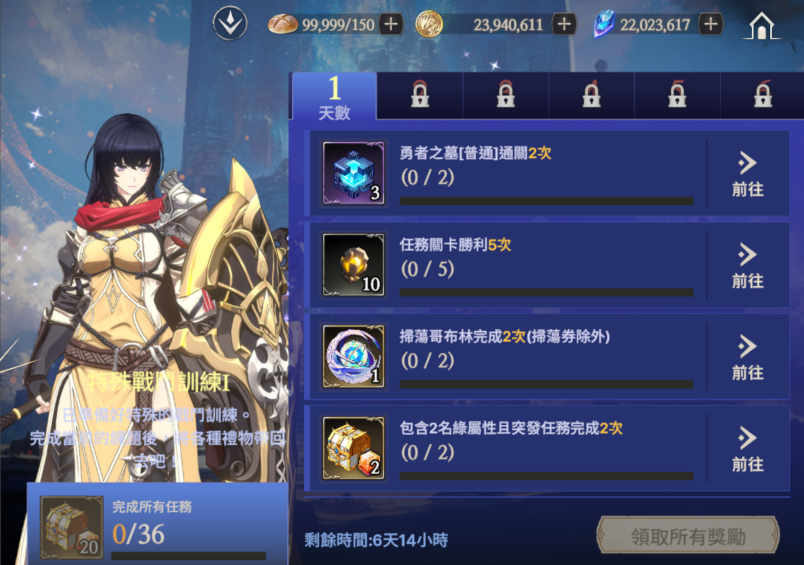Select the Day 1 天數 tab
The image size is (804, 565).
(x=334, y=98)
